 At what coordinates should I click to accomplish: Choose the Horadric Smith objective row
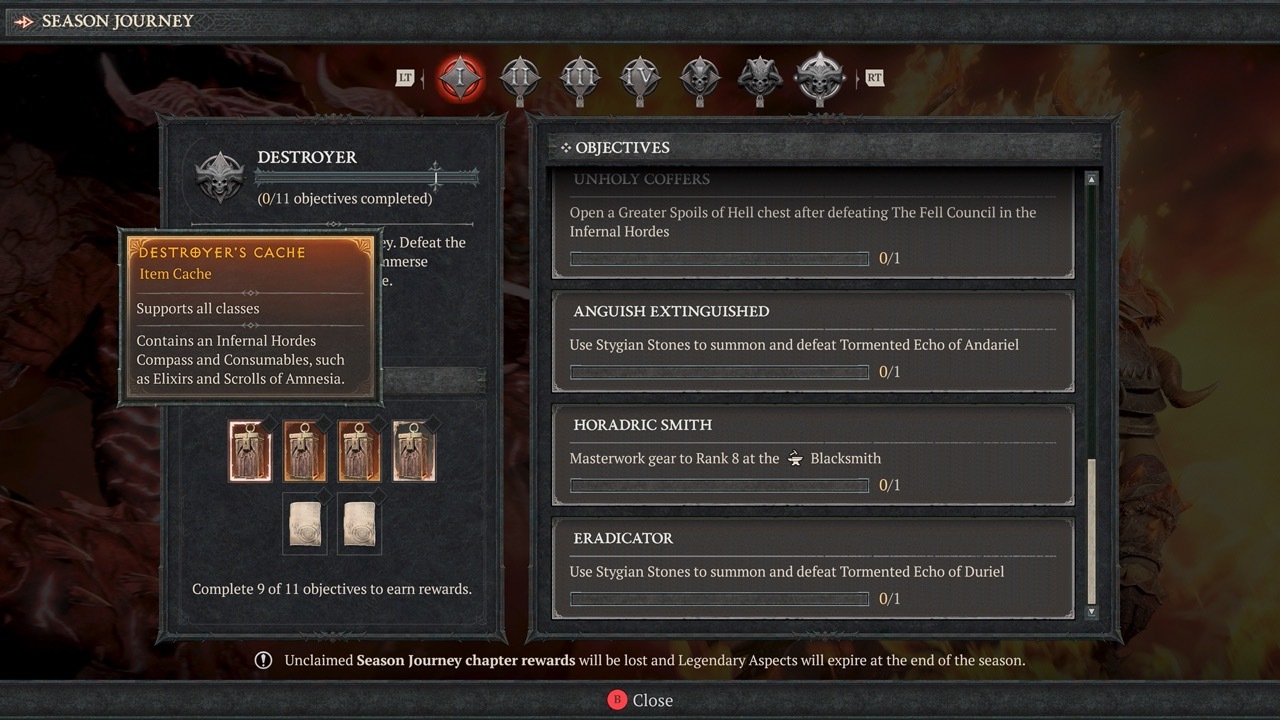click(x=812, y=455)
